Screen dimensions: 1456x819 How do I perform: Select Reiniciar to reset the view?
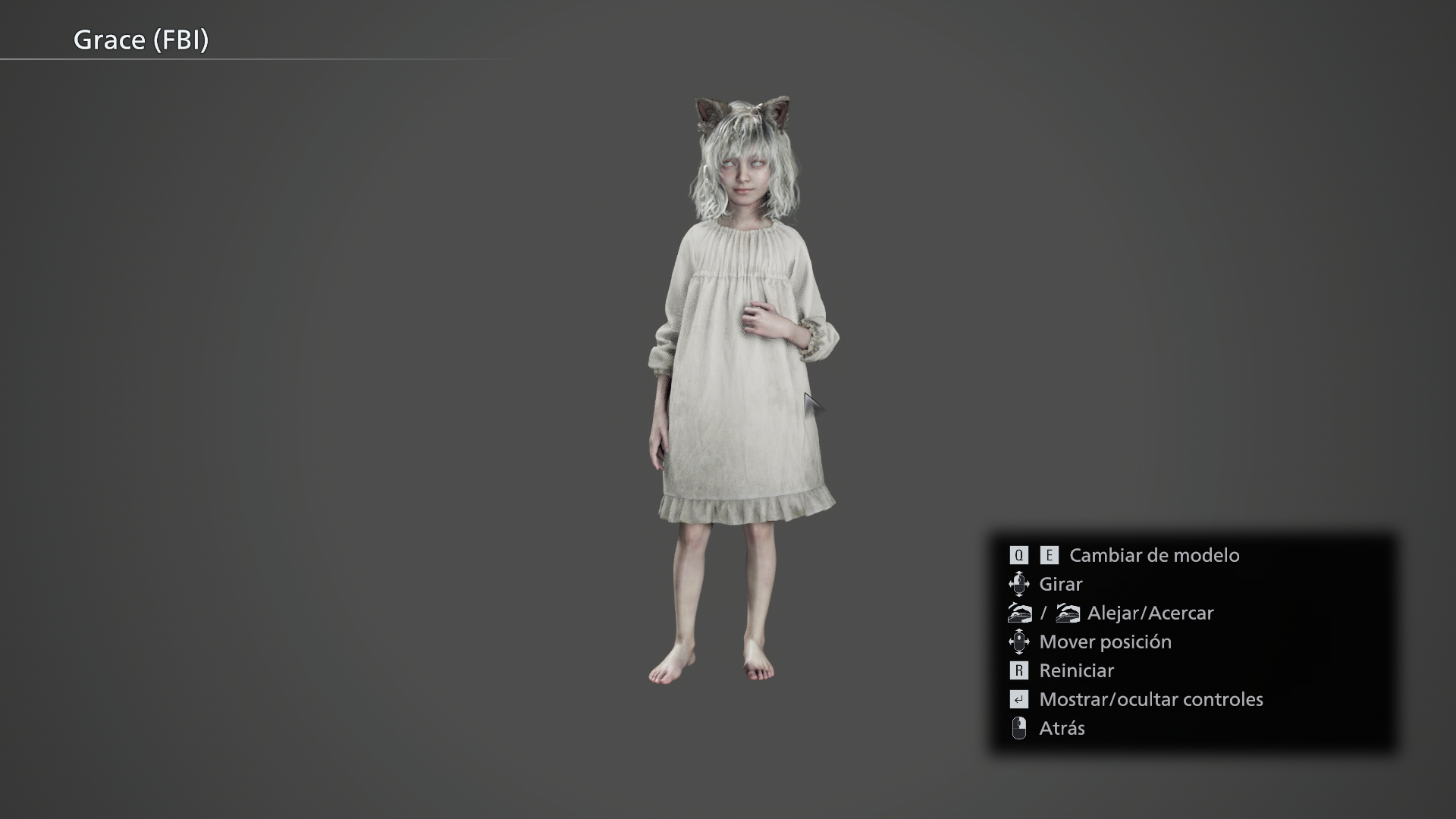click(1076, 670)
